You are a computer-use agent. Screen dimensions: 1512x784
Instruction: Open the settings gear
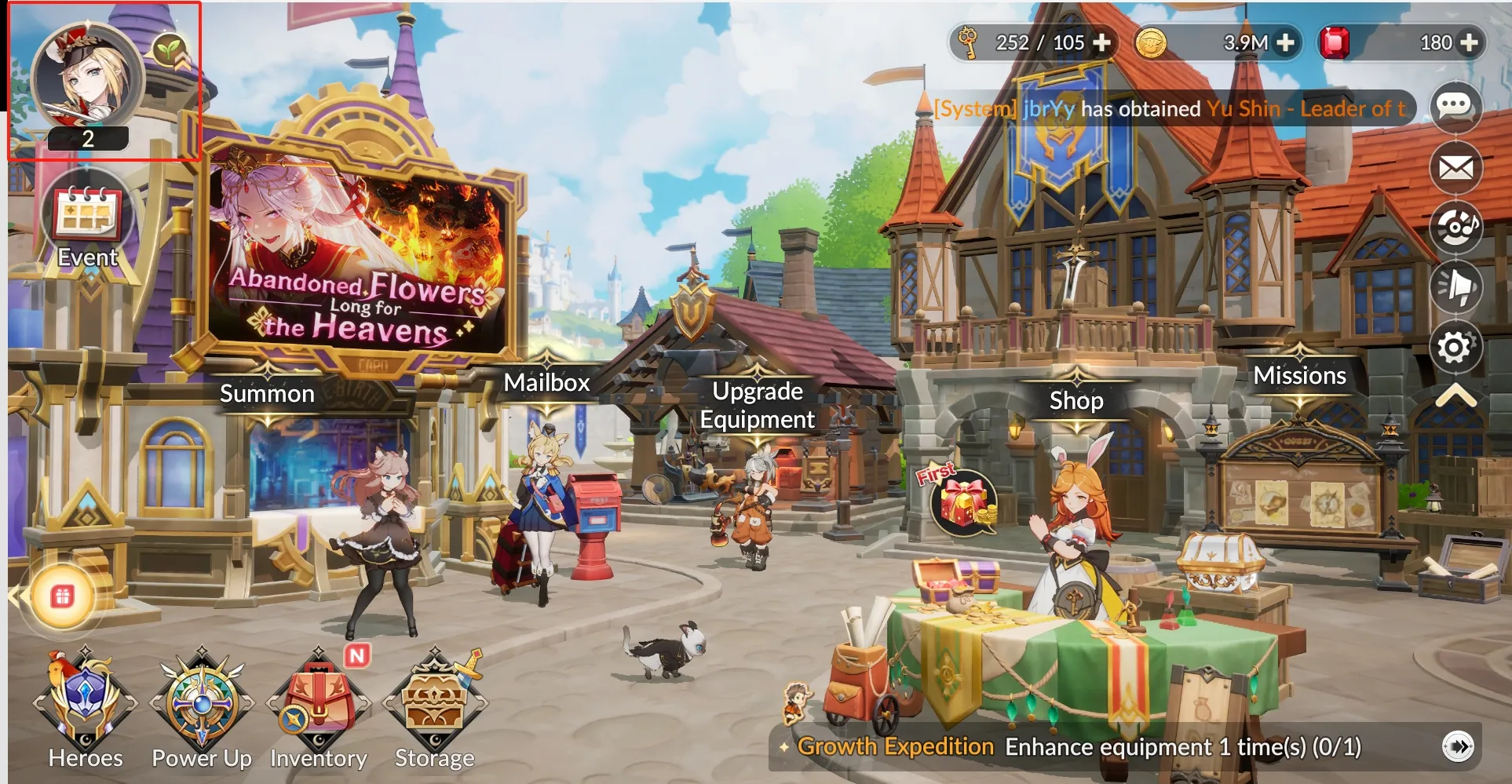tap(1455, 347)
